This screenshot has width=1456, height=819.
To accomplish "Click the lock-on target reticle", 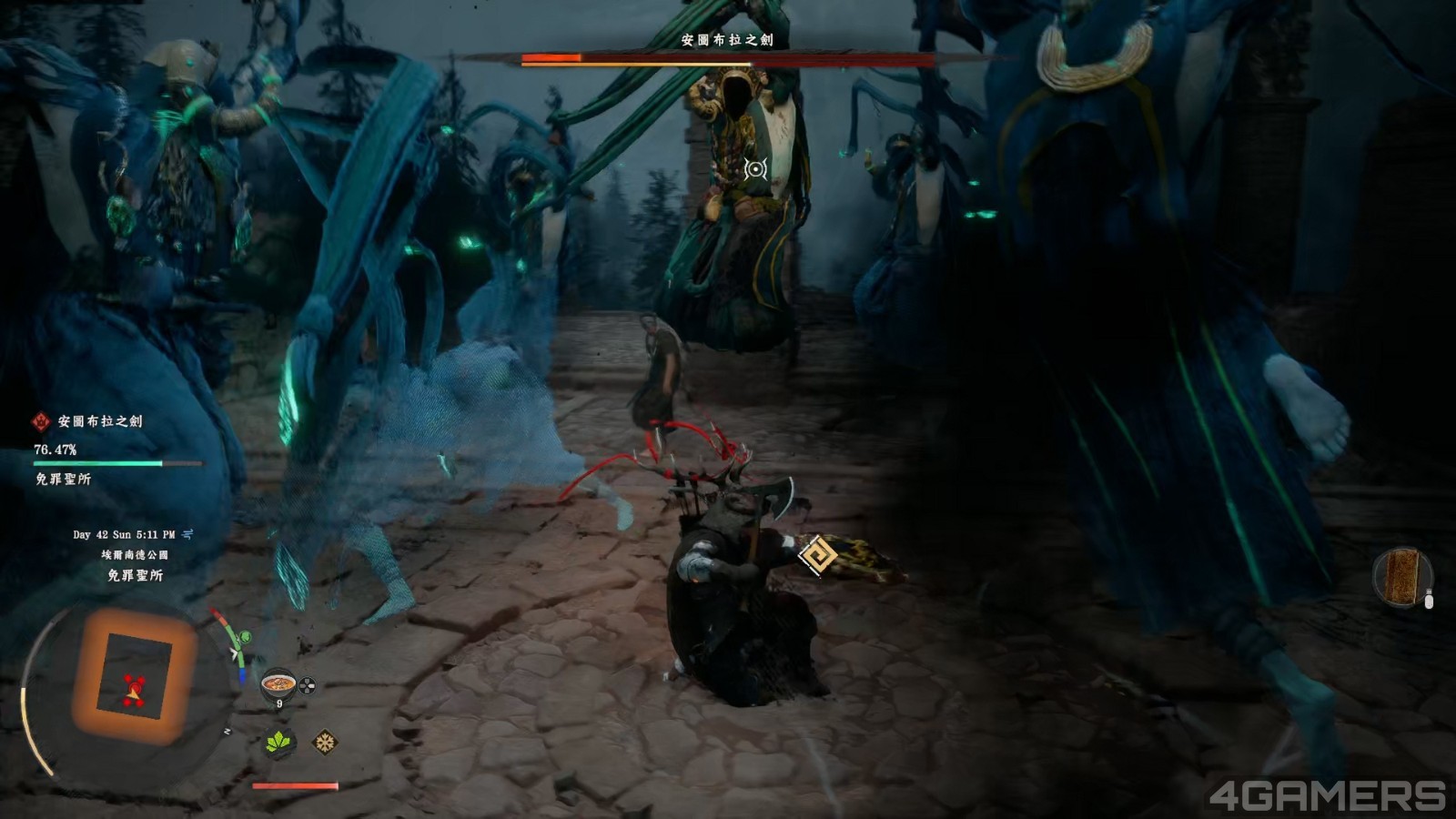I will [x=755, y=168].
